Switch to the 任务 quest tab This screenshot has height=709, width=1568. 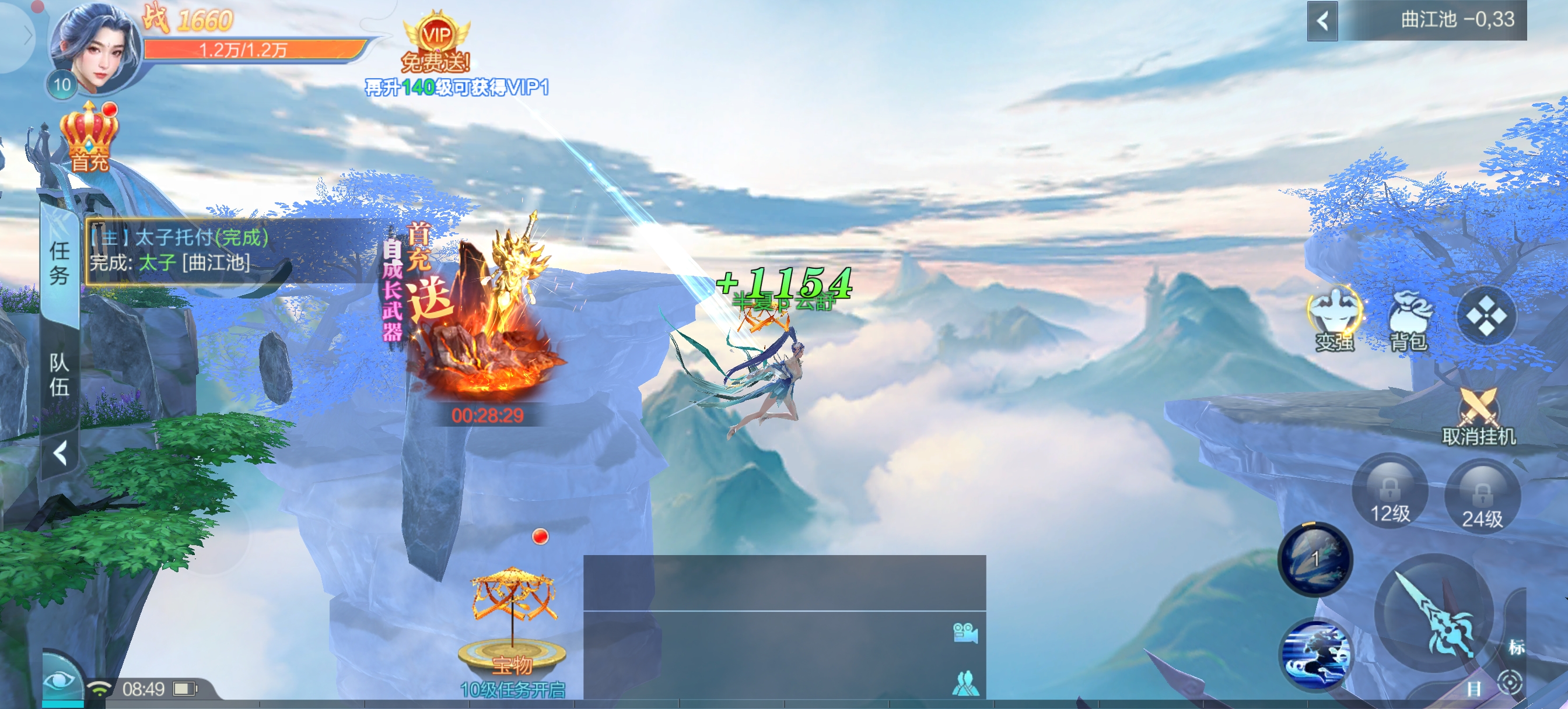pos(59,263)
